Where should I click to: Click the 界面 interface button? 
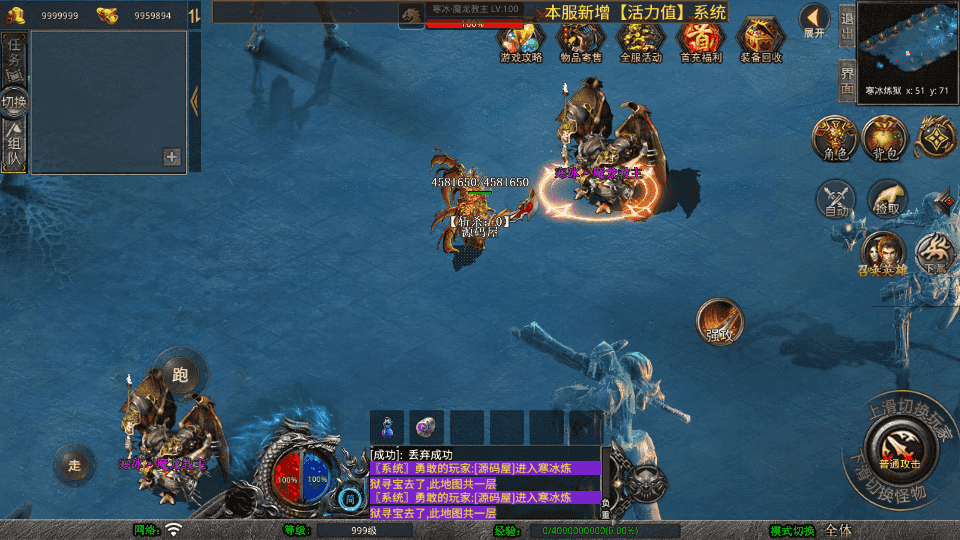(846, 79)
